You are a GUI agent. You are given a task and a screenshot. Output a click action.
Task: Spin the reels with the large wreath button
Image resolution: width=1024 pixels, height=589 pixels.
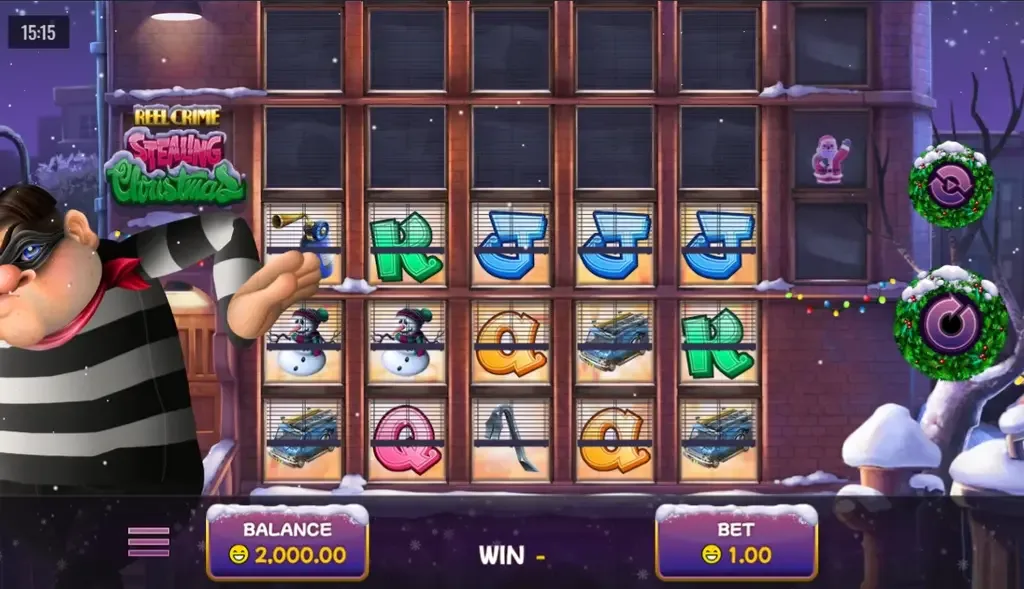click(949, 327)
